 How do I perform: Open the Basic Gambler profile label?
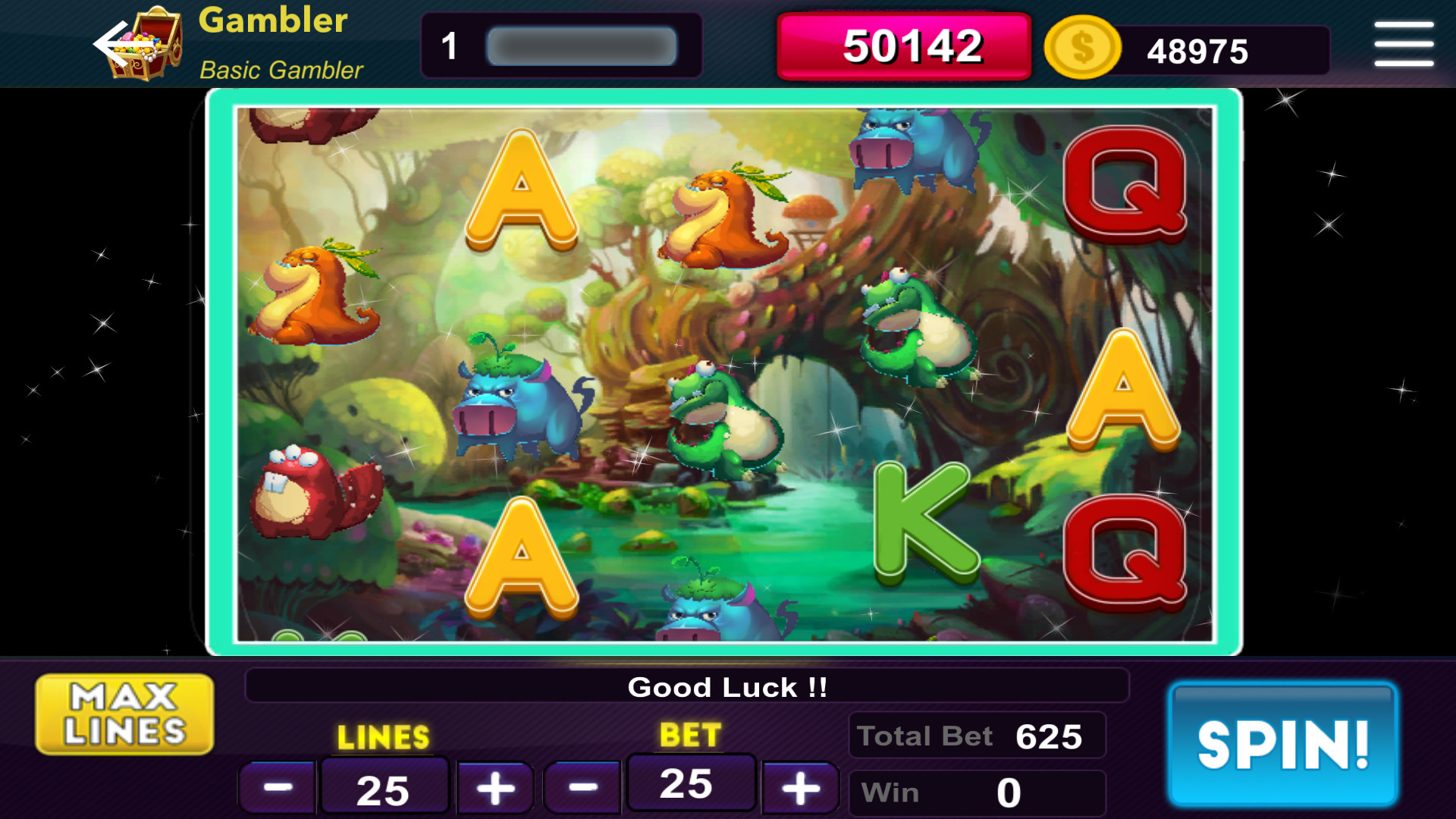point(280,71)
